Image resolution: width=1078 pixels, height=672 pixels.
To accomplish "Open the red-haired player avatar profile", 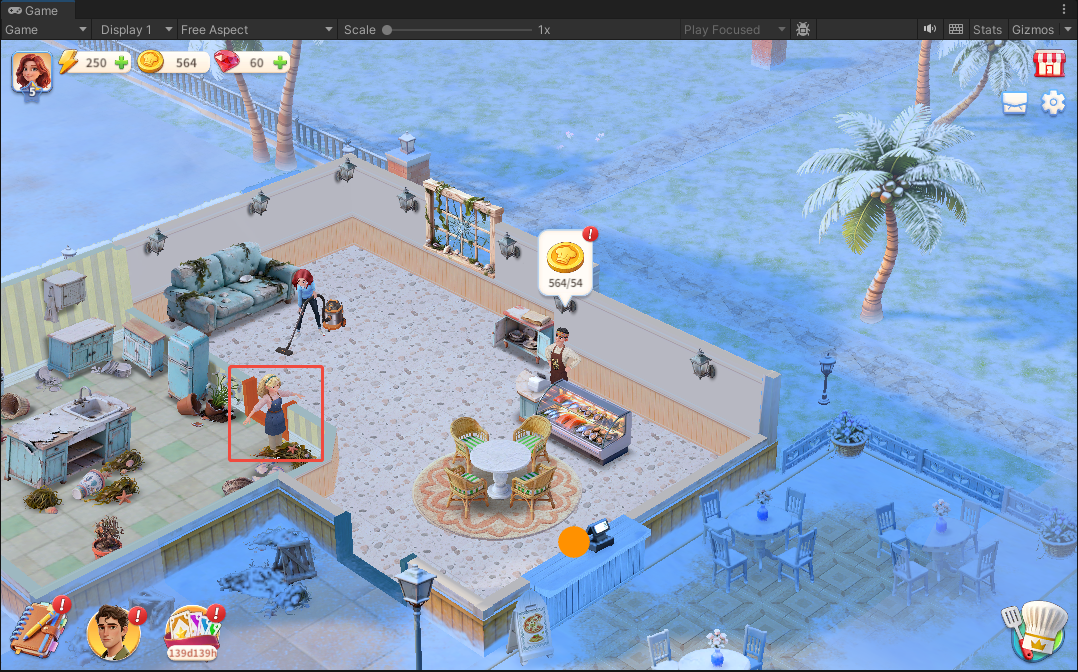I will click(31, 72).
